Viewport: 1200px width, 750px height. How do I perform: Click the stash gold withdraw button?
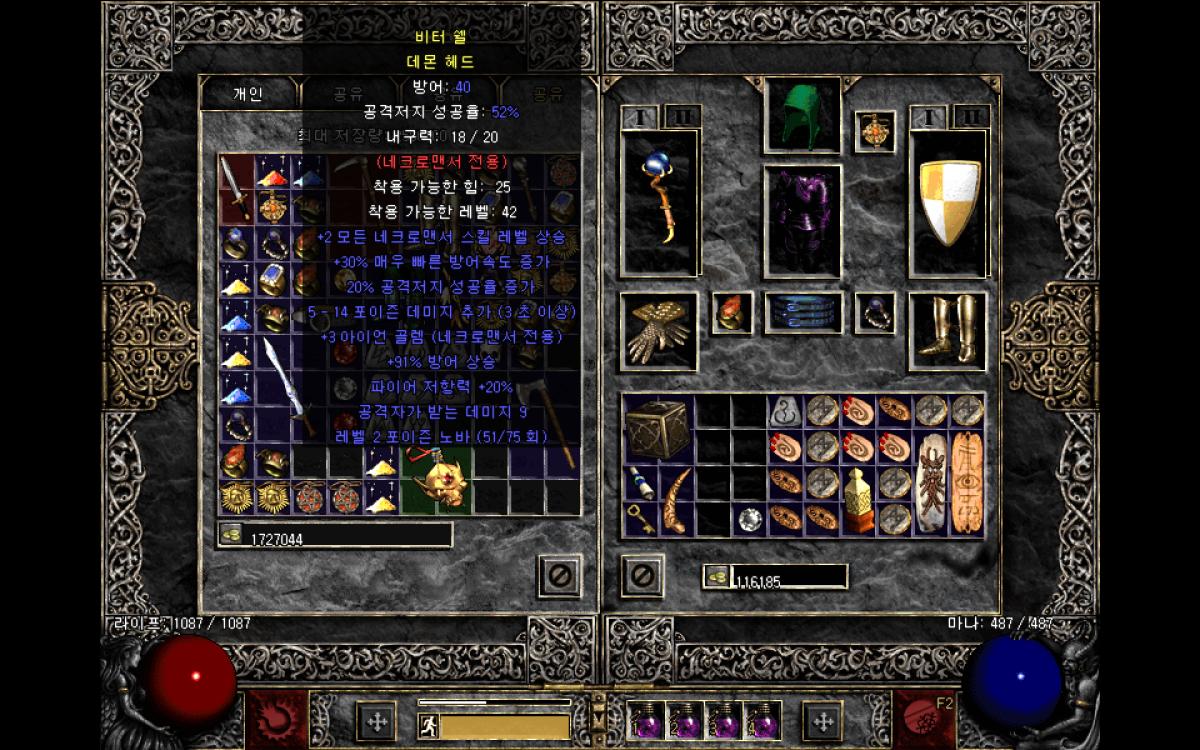pyautogui.click(x=230, y=536)
